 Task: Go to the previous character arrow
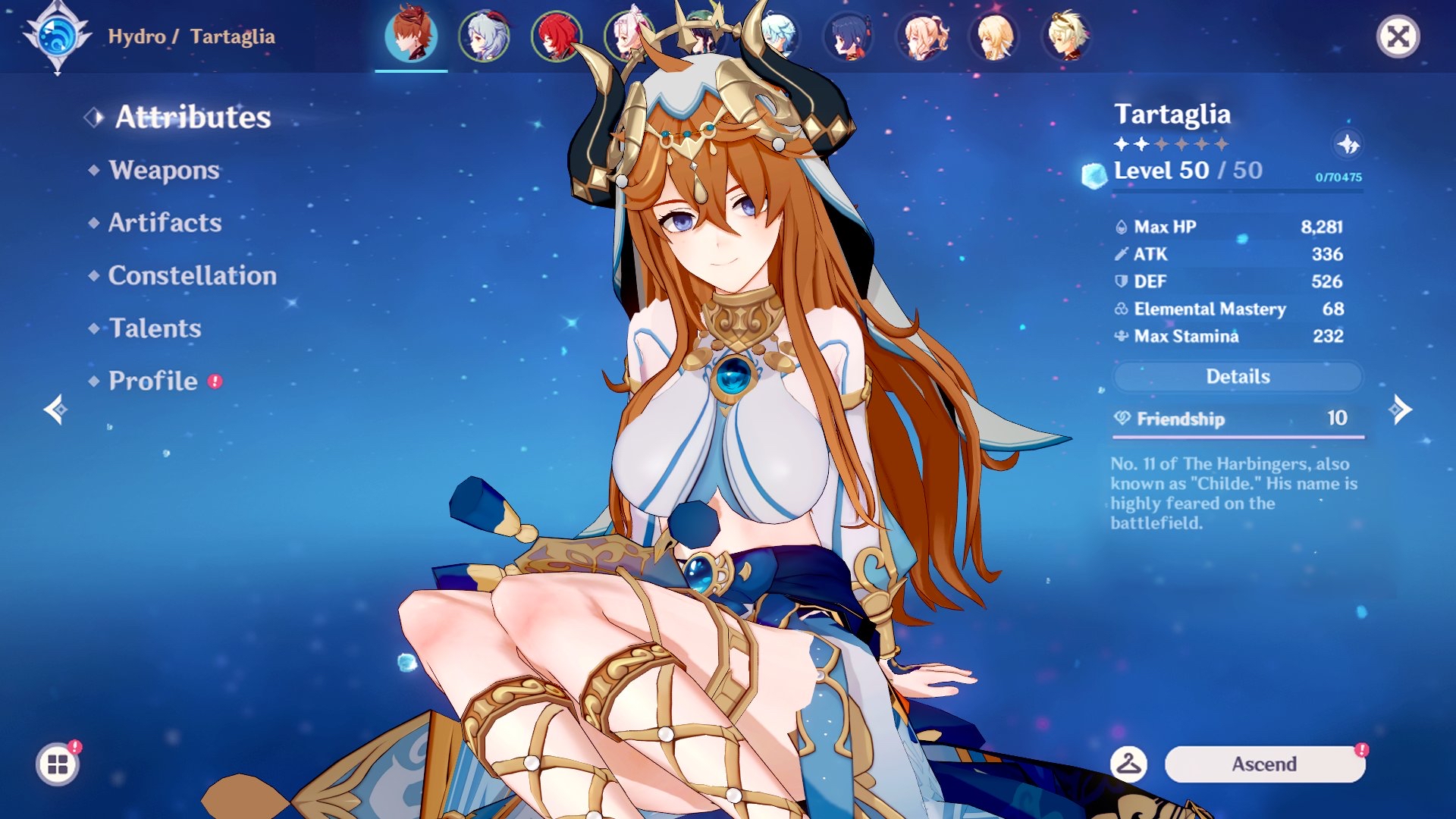coord(55,409)
